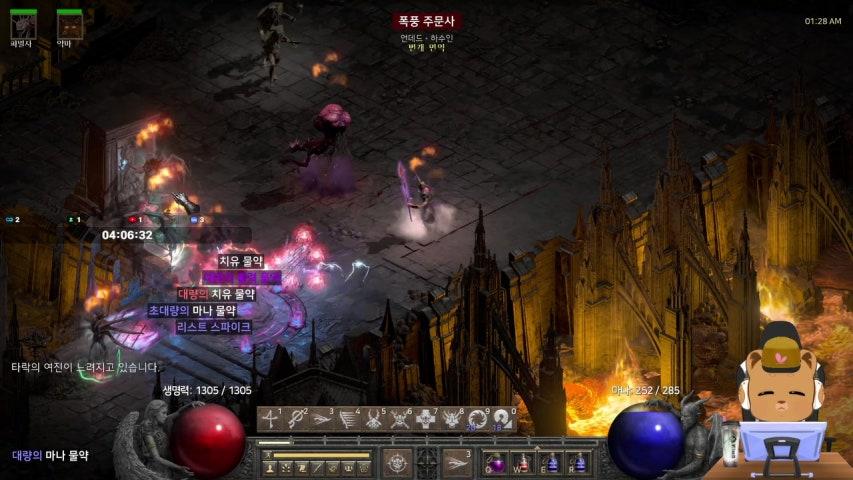Select the skill in hotbar slot 1

(x=270, y=420)
